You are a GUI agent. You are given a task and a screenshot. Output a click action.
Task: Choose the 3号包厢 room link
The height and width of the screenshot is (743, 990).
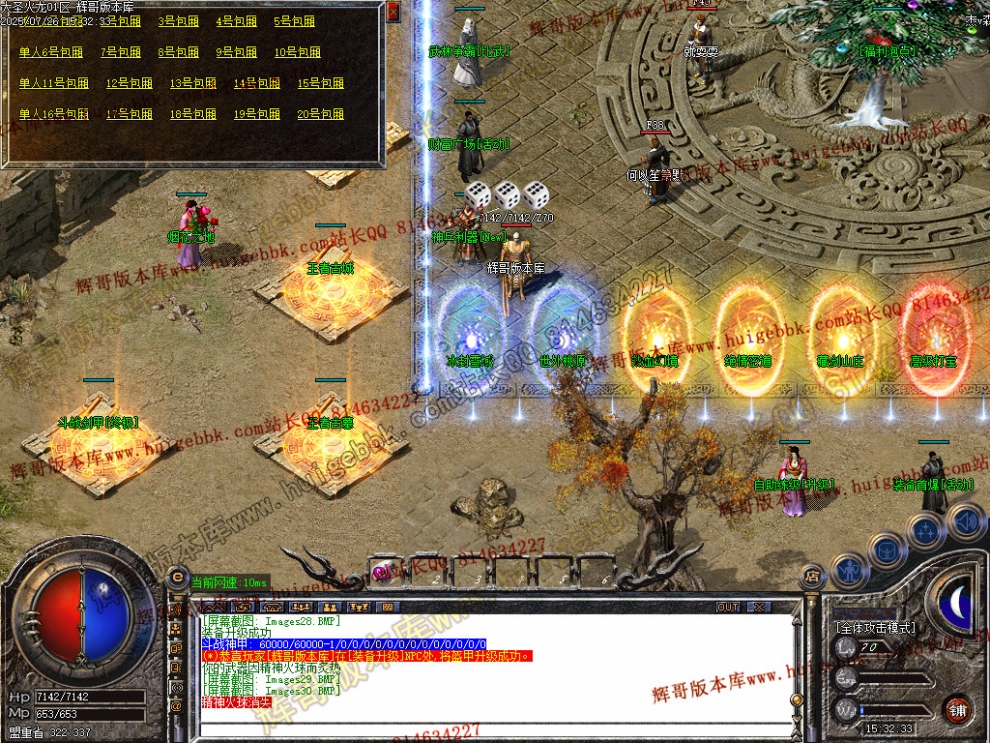178,21
